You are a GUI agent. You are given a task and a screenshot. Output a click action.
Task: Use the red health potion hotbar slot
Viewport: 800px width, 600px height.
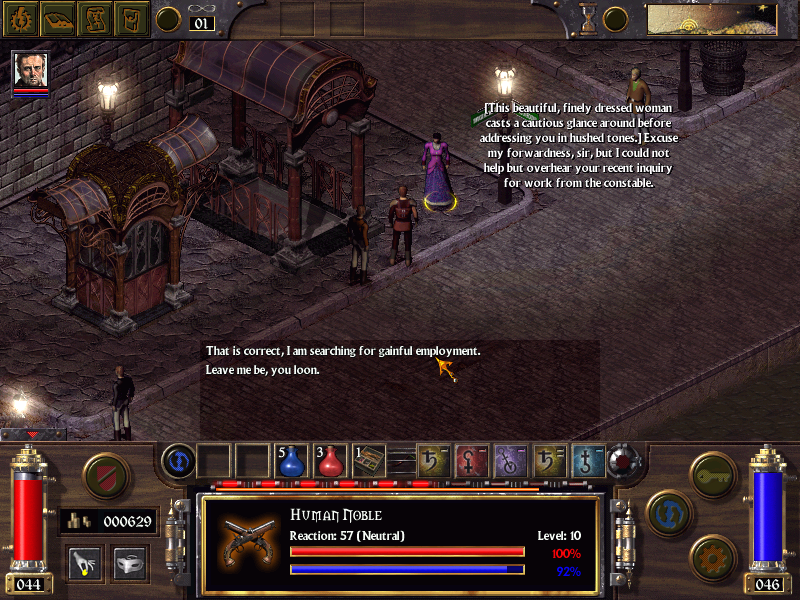pos(330,460)
